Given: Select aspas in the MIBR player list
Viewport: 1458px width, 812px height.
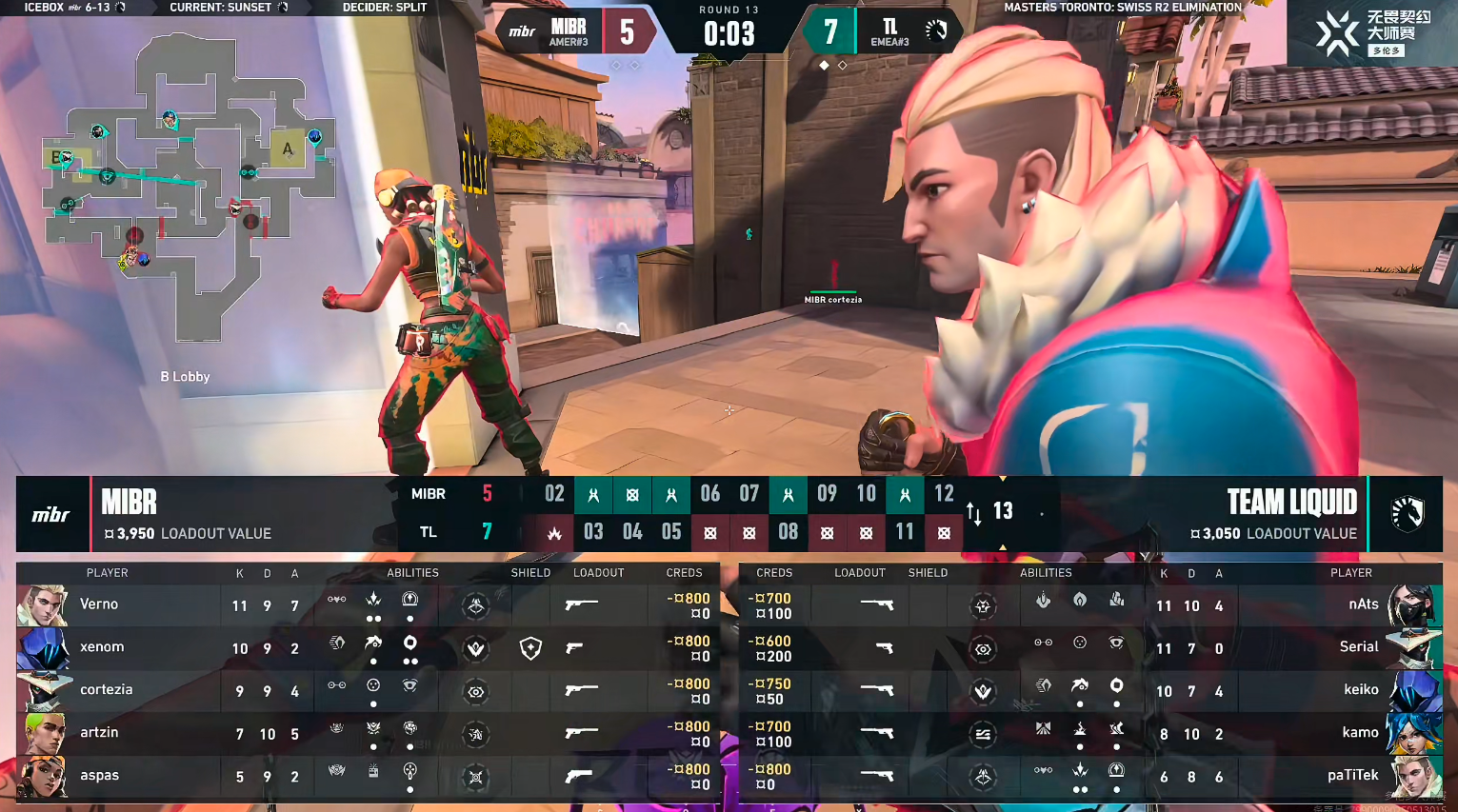Looking at the screenshot, I should tap(99, 776).
